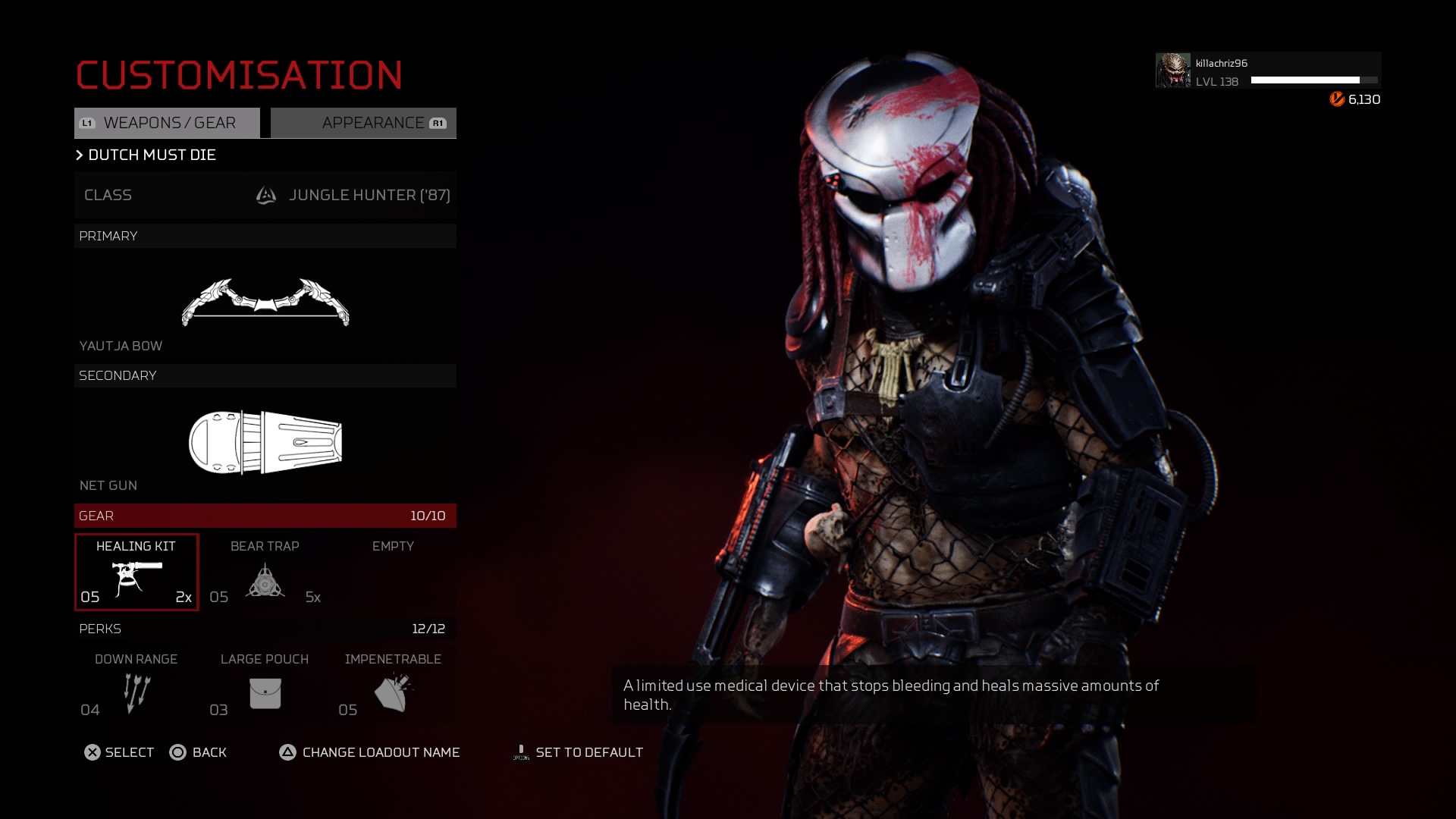Image resolution: width=1456 pixels, height=819 pixels.
Task: Select the Large Pouch perk slot
Action: [x=265, y=686]
